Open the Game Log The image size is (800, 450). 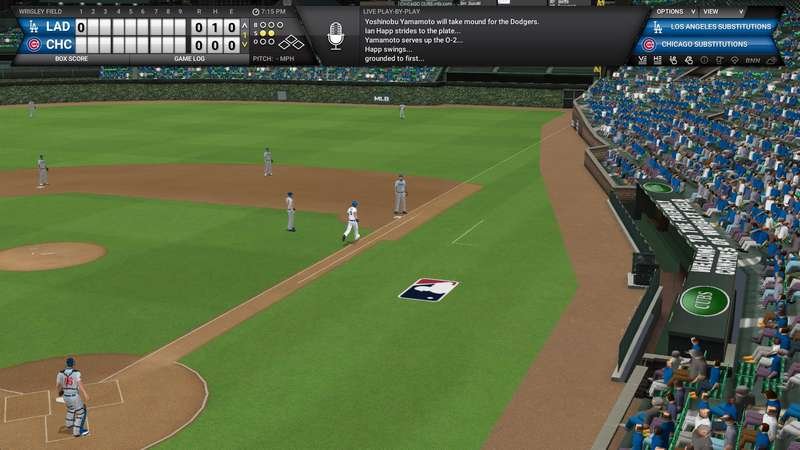[188, 59]
